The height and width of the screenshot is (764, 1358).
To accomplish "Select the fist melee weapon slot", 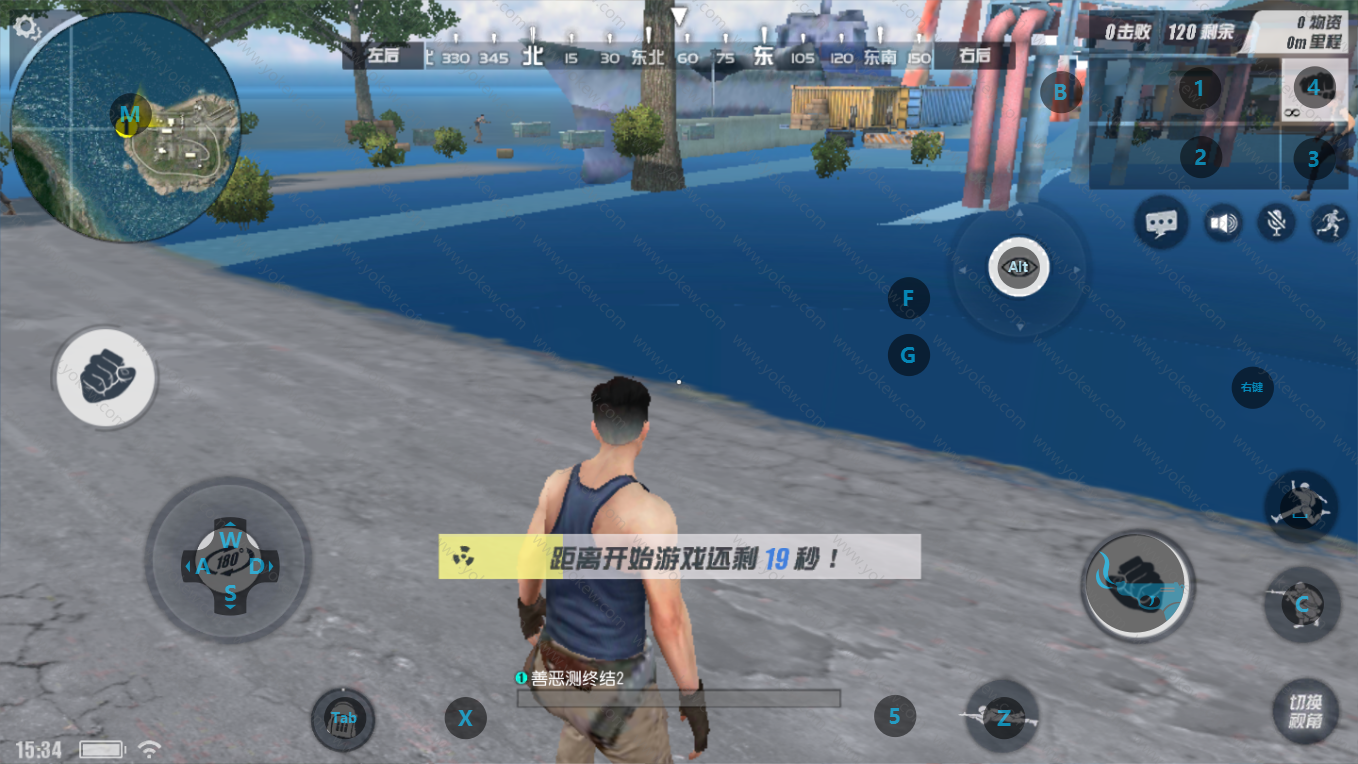I will tap(1314, 89).
